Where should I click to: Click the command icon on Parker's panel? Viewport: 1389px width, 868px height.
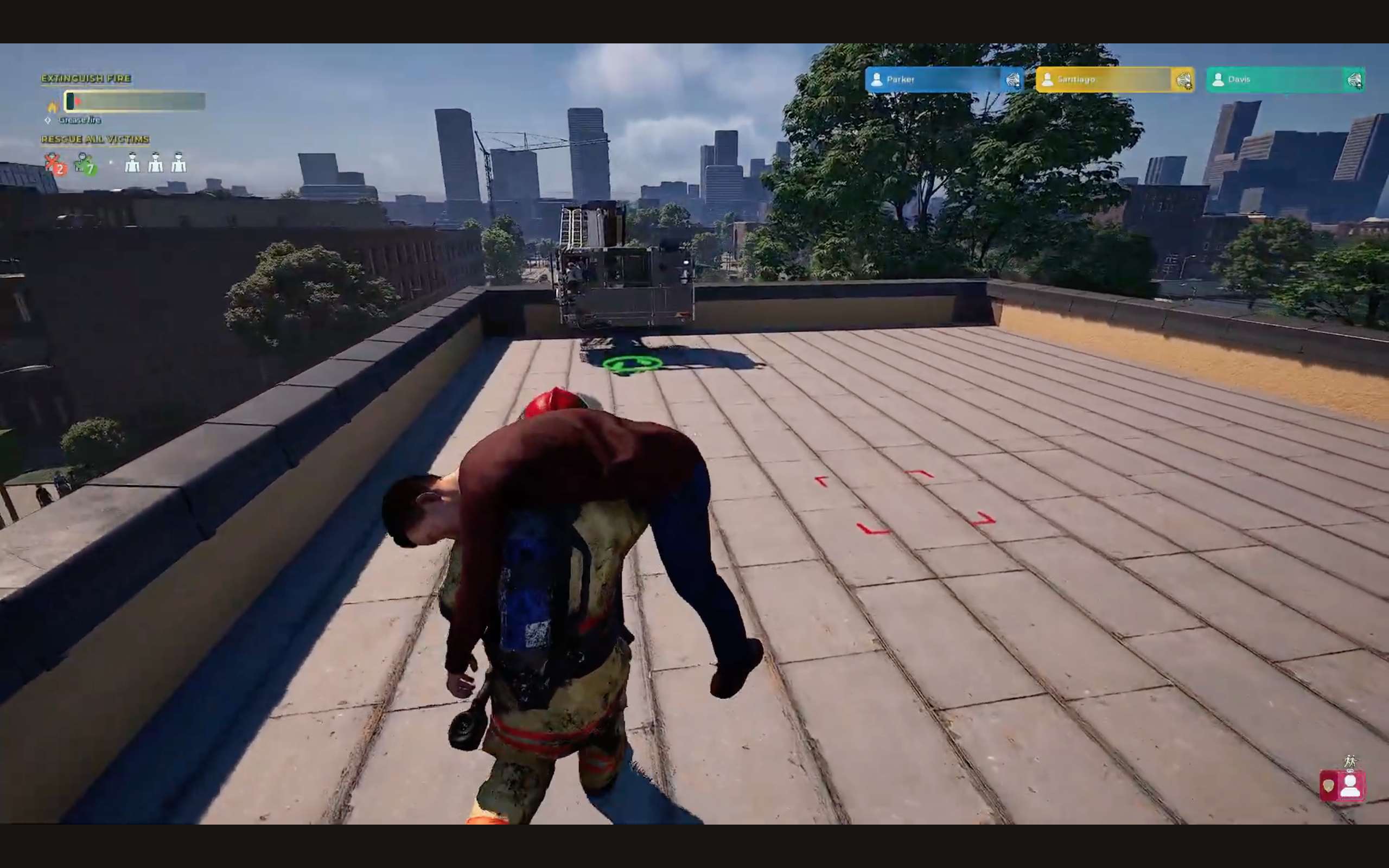tap(1012, 80)
